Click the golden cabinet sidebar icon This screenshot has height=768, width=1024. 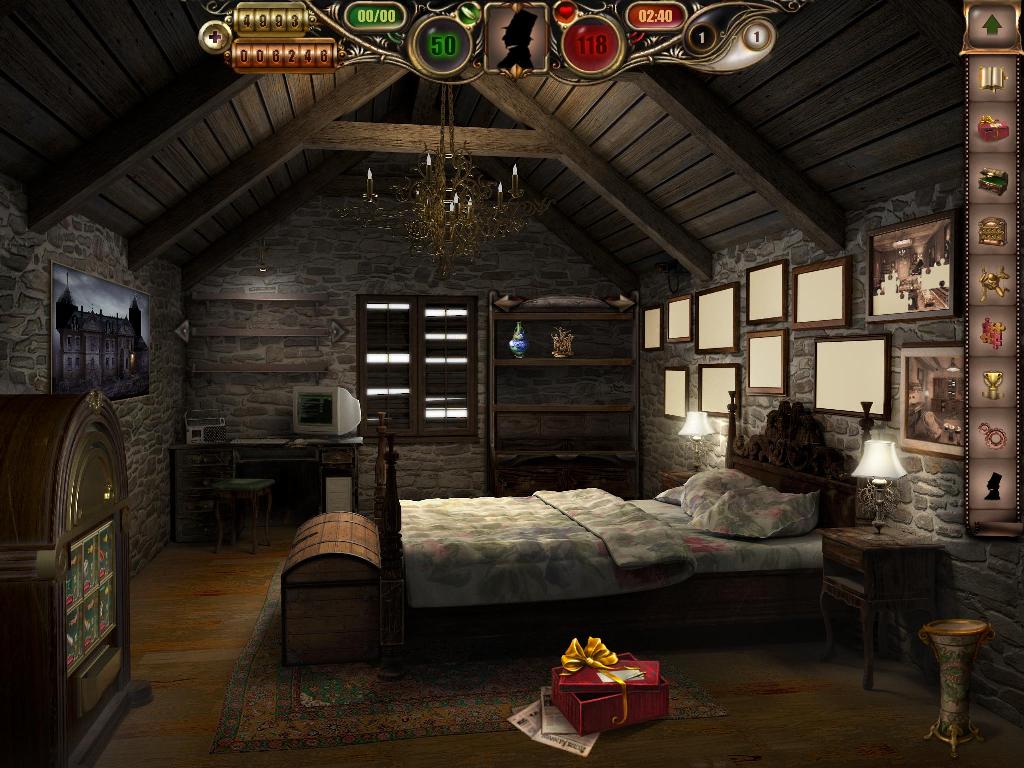pyautogui.click(x=992, y=231)
